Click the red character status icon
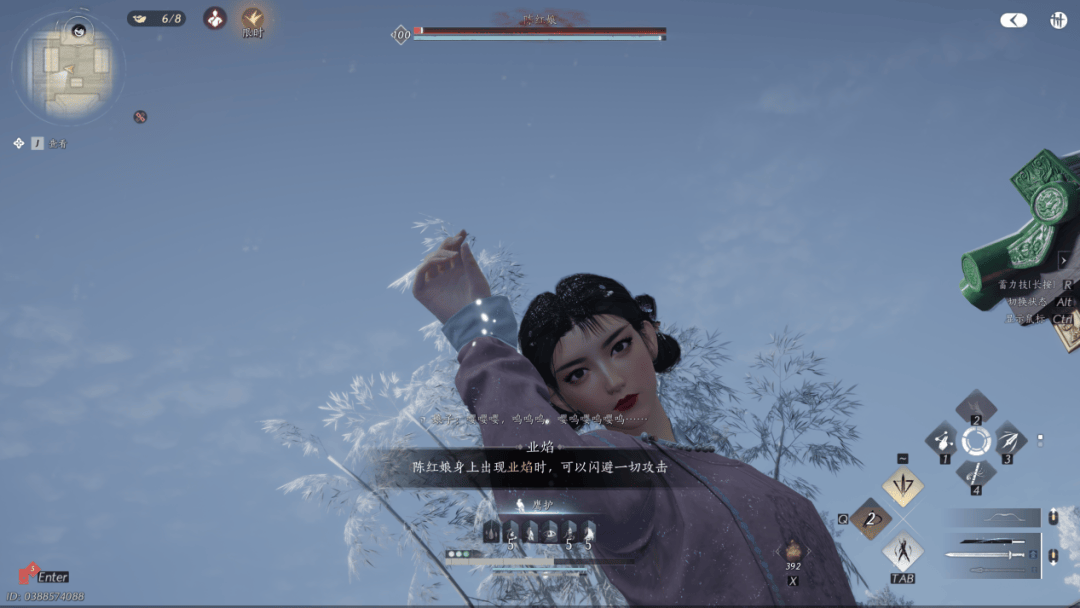 click(215, 18)
